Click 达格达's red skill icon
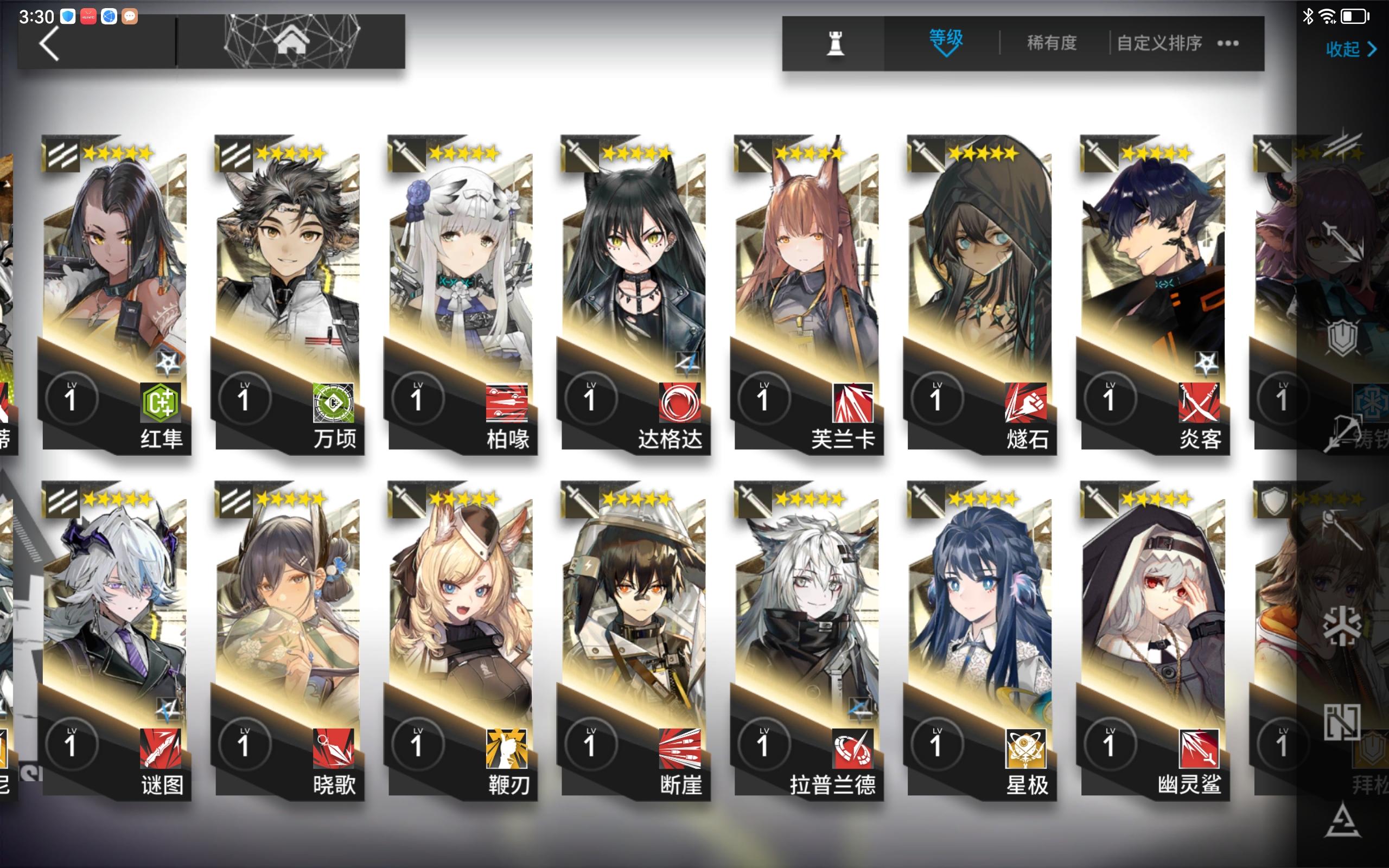The height and width of the screenshot is (868, 1389). tap(679, 403)
